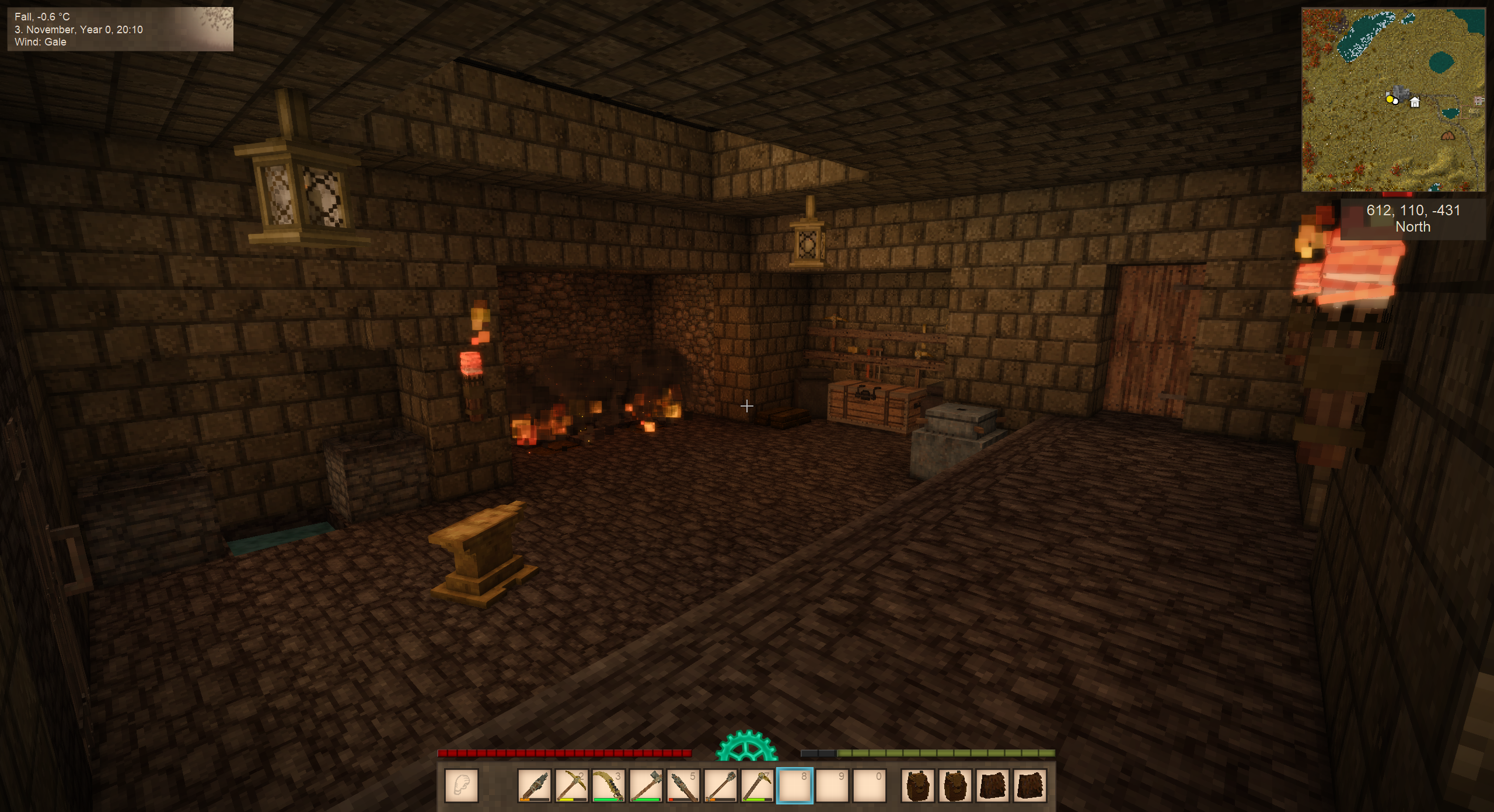Click the brown mound marker on minimap
This screenshot has width=1494, height=812.
pyautogui.click(x=1448, y=136)
